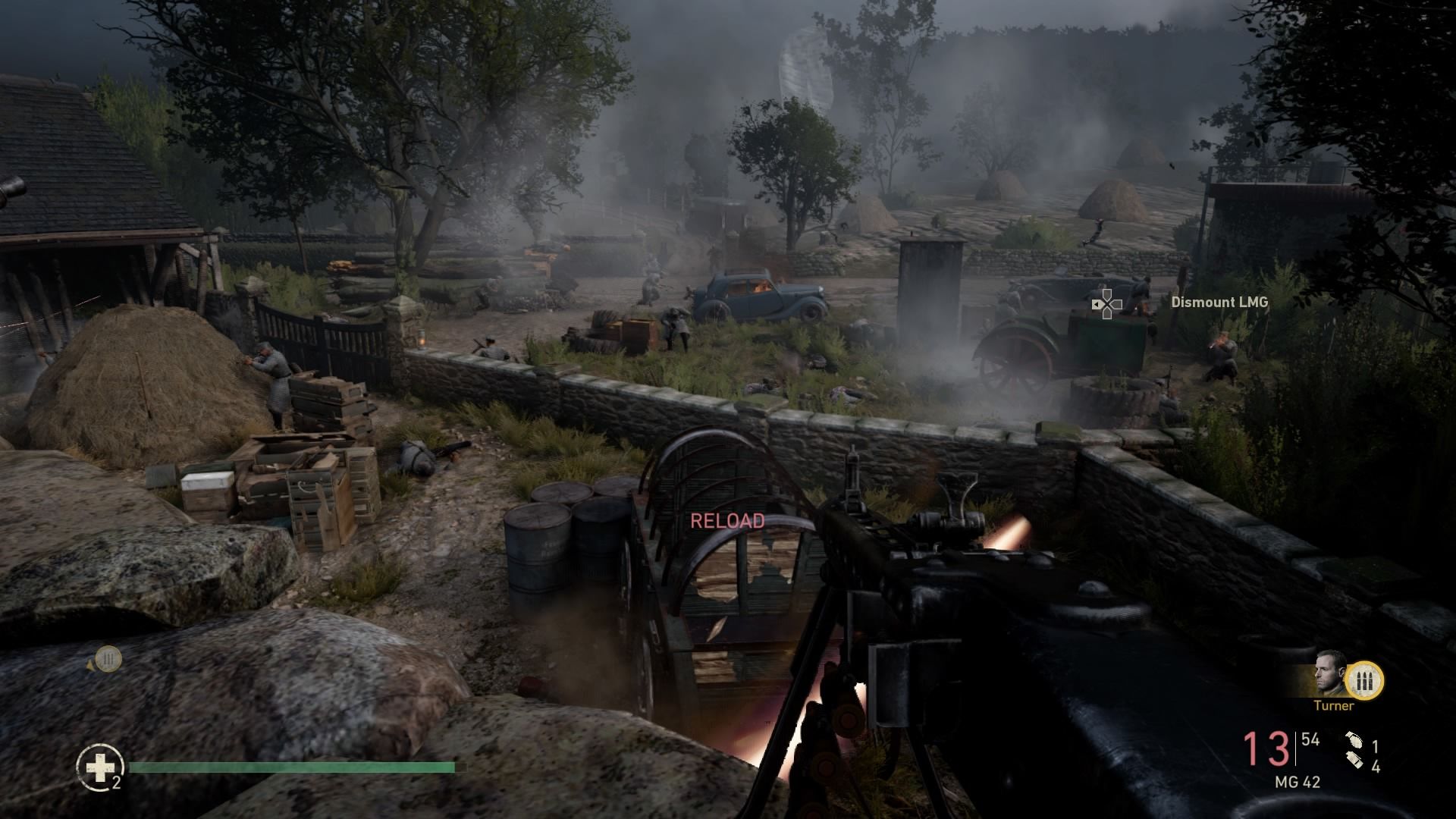
Task: Activate Turner's ammo resupply ability icon
Action: point(1365,681)
